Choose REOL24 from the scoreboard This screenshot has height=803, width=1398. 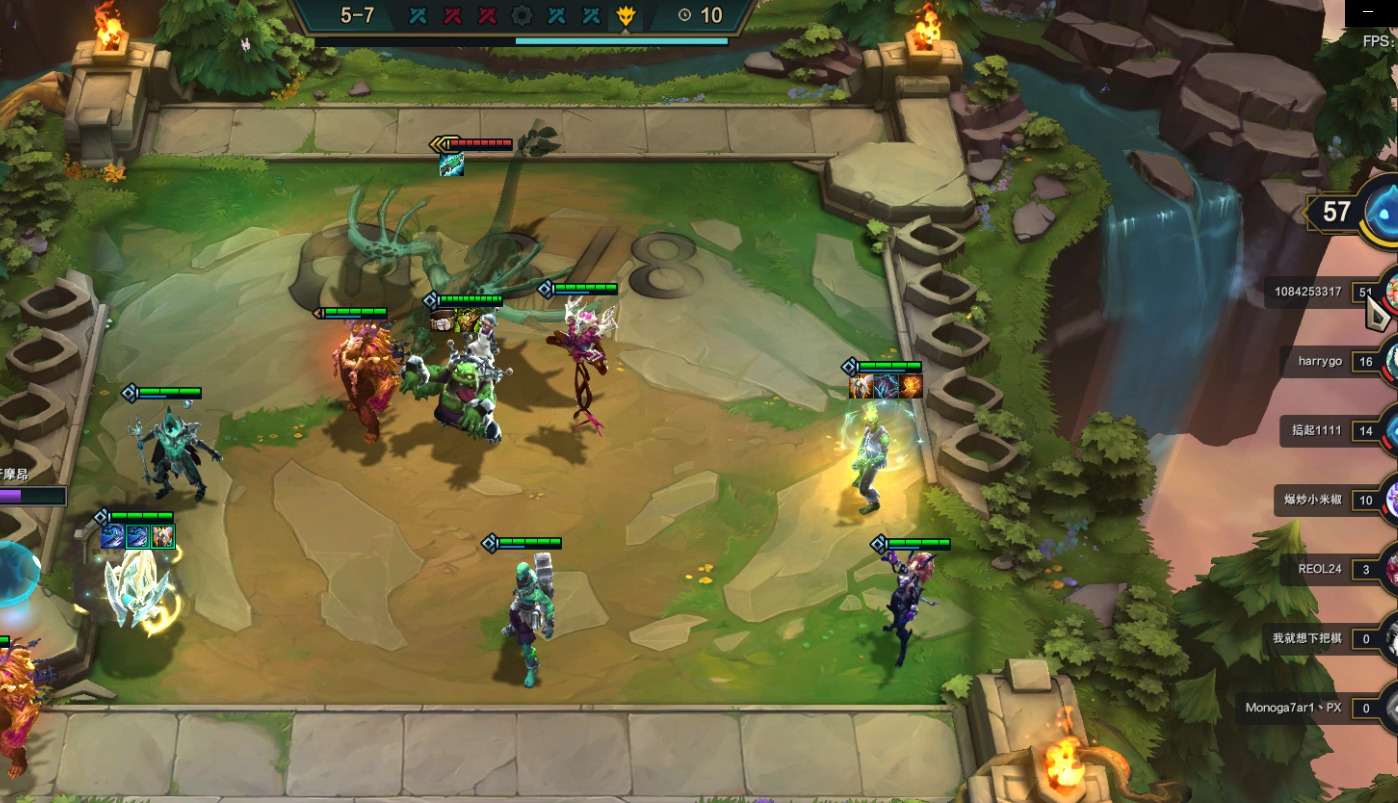coord(1320,569)
